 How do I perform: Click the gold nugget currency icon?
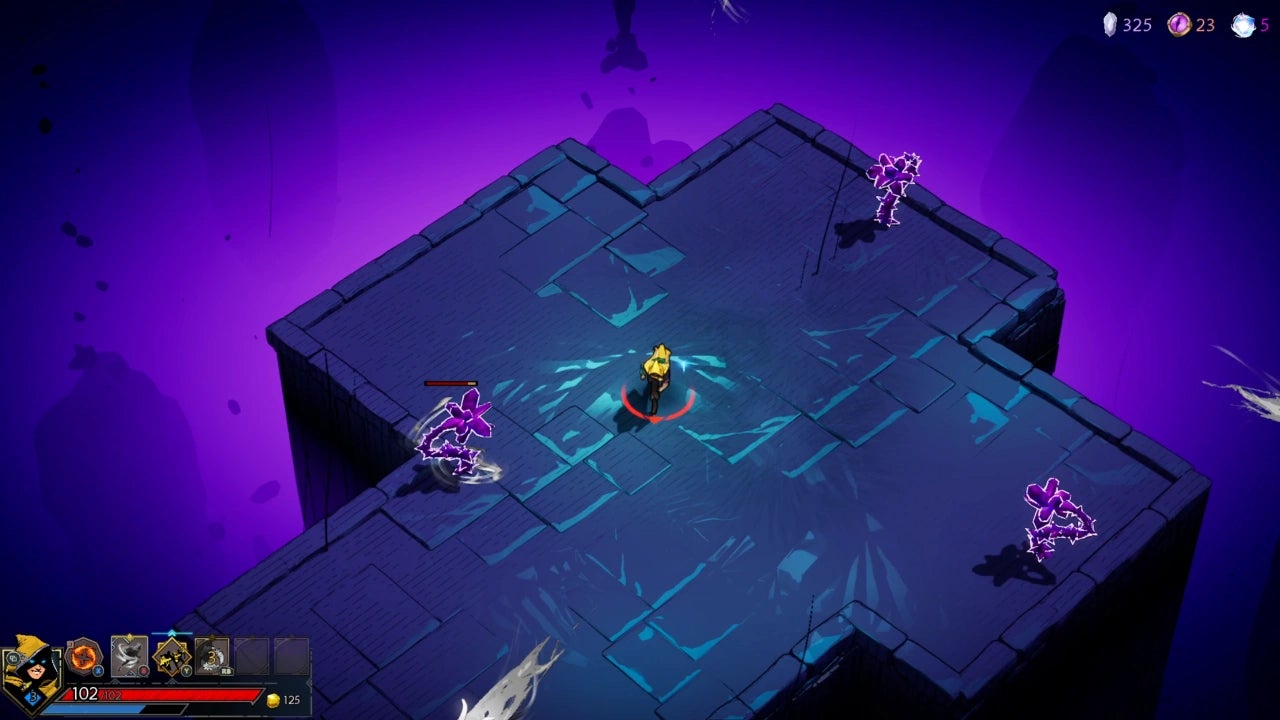[x=273, y=700]
